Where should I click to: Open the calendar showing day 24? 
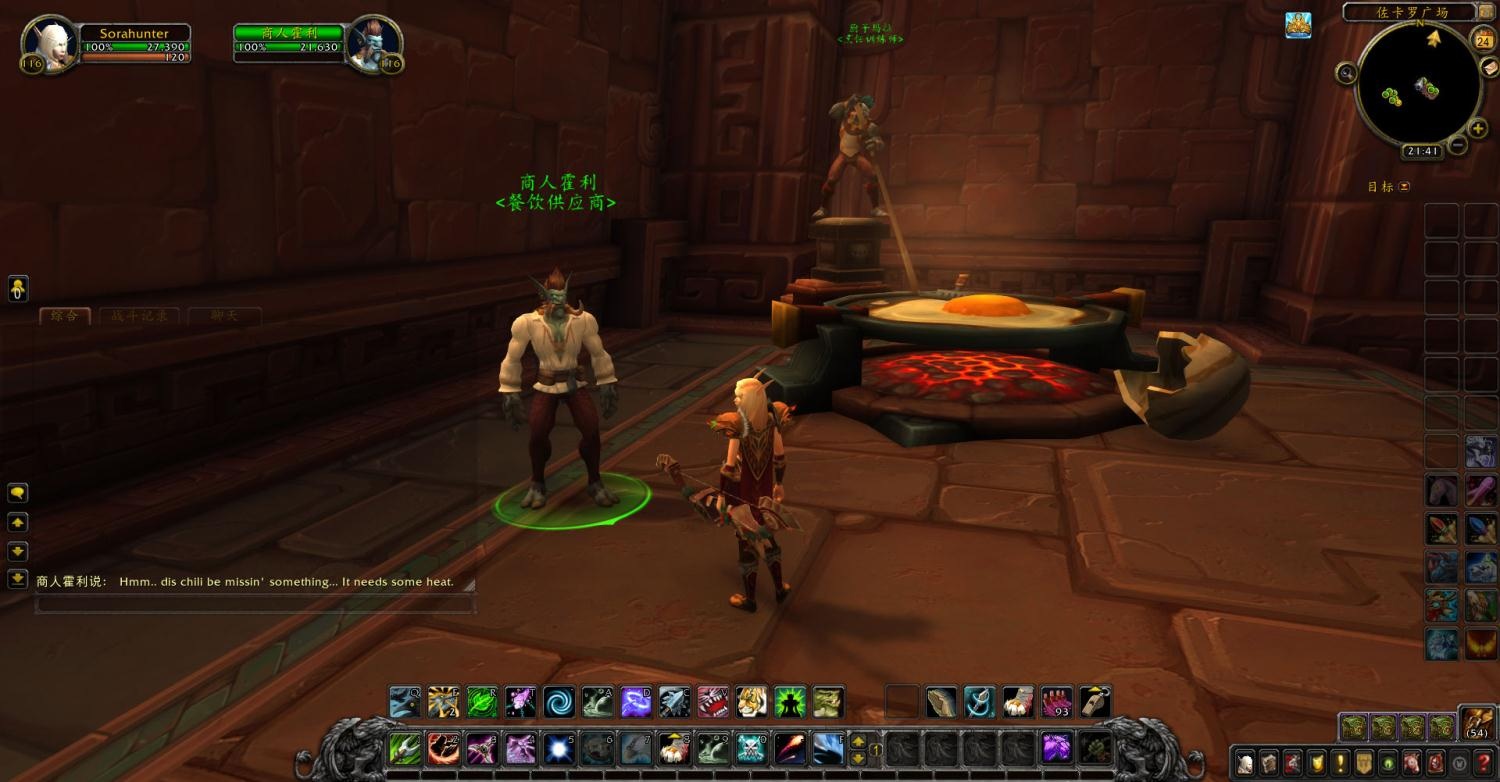pos(1482,40)
